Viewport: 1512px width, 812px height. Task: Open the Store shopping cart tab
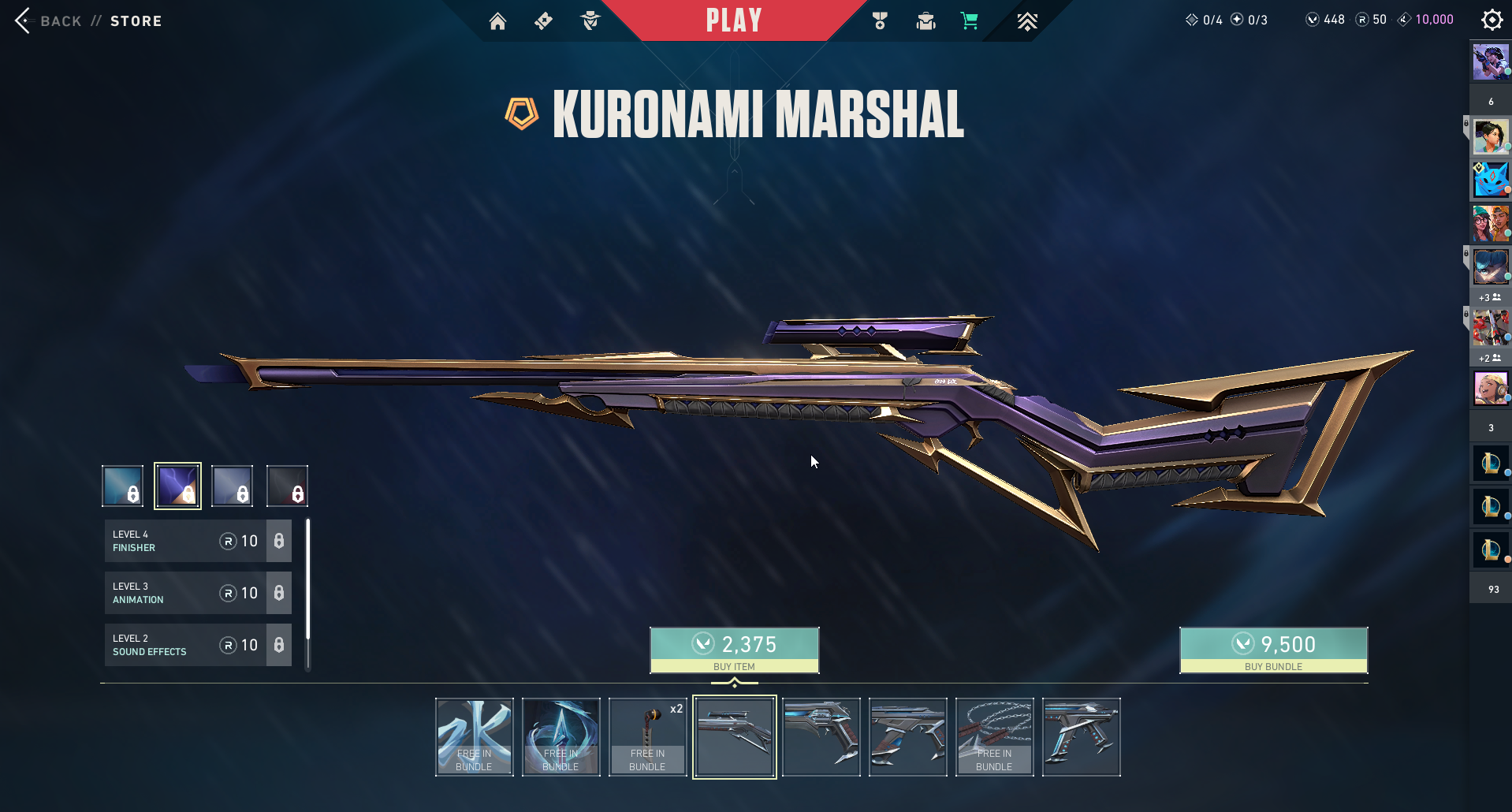[970, 21]
